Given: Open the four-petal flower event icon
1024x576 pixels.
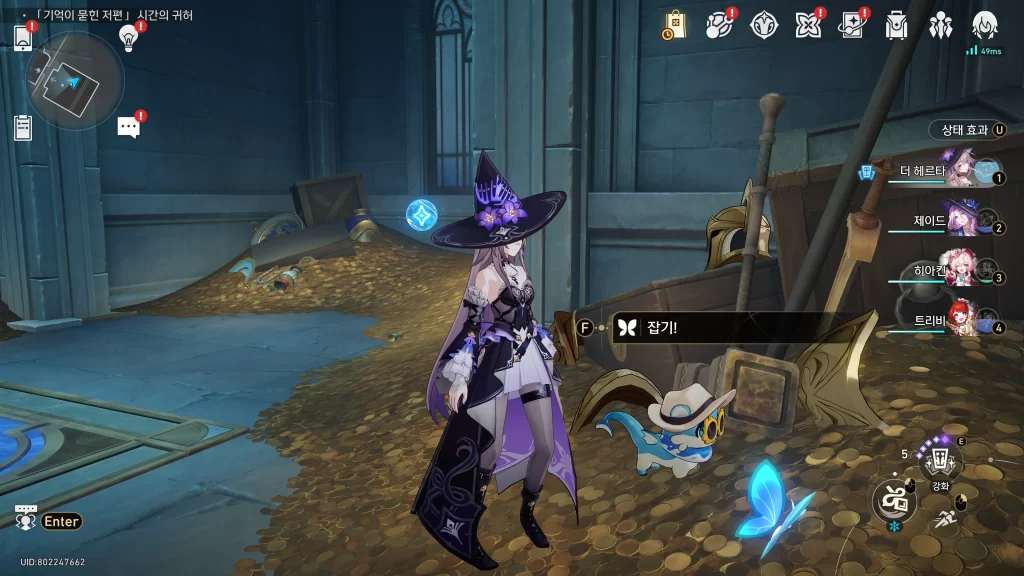Looking at the screenshot, I should 807,25.
